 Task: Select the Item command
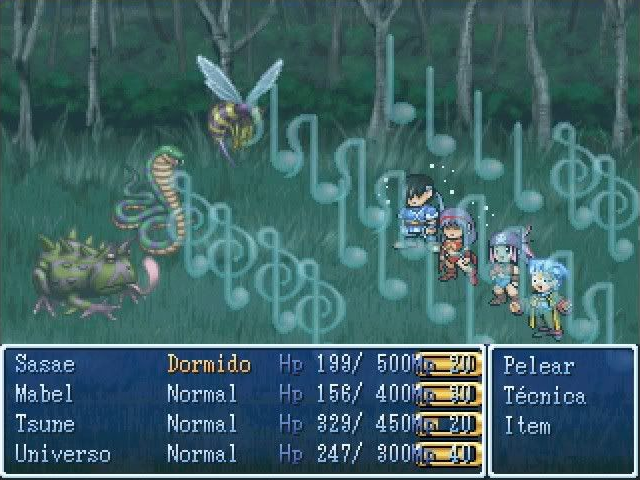(x=527, y=425)
